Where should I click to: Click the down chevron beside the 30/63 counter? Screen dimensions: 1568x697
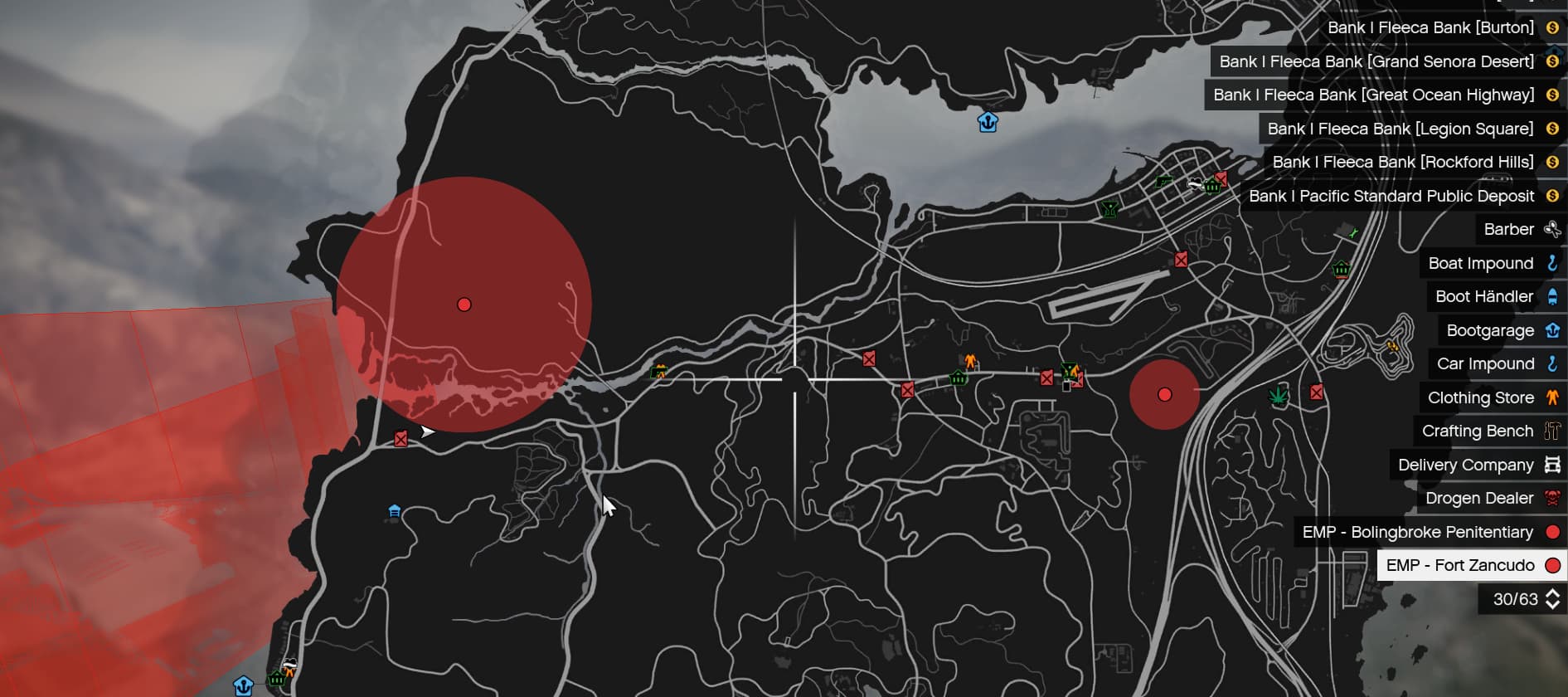(1552, 604)
